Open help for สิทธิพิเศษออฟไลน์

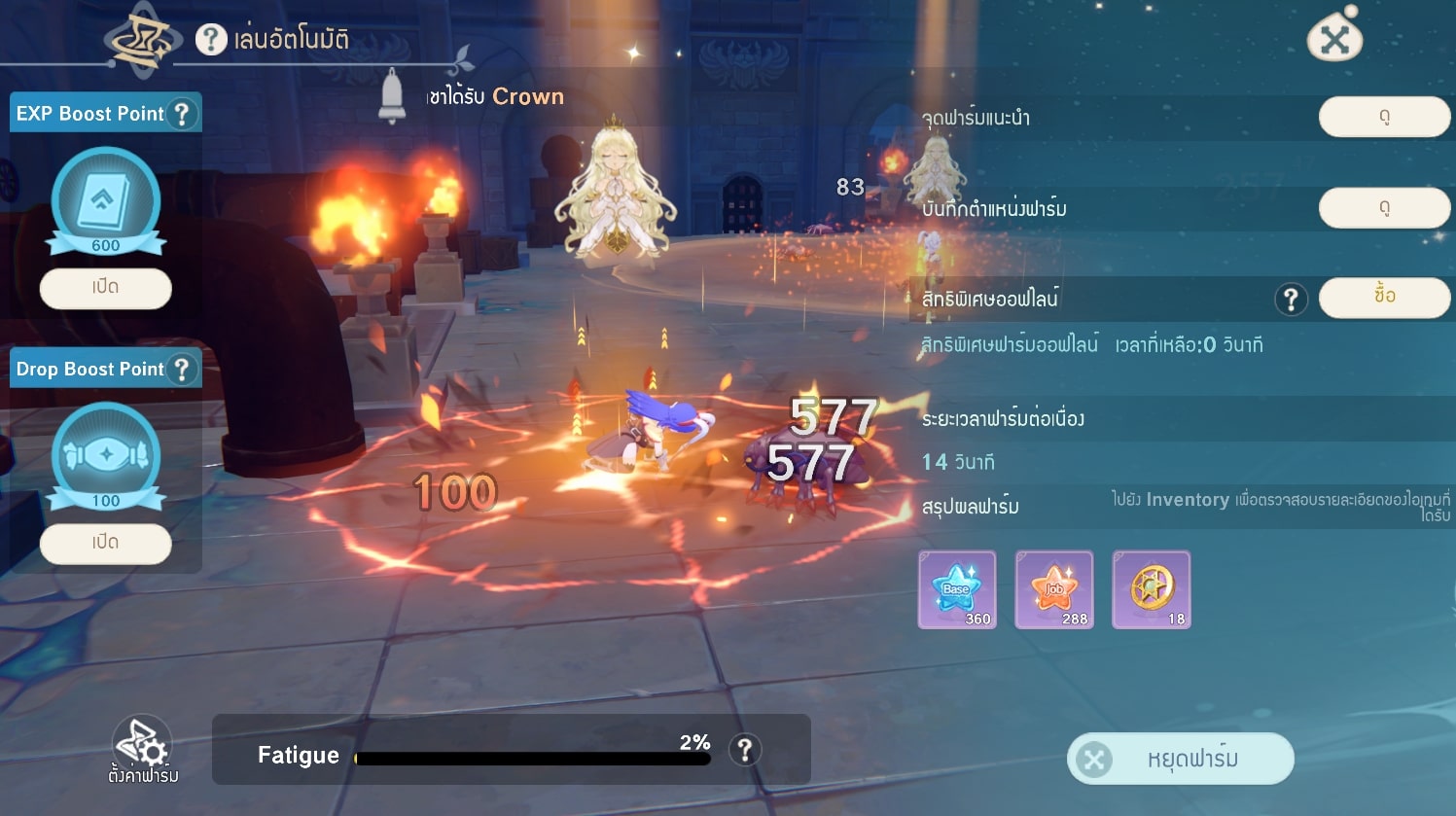[1290, 300]
